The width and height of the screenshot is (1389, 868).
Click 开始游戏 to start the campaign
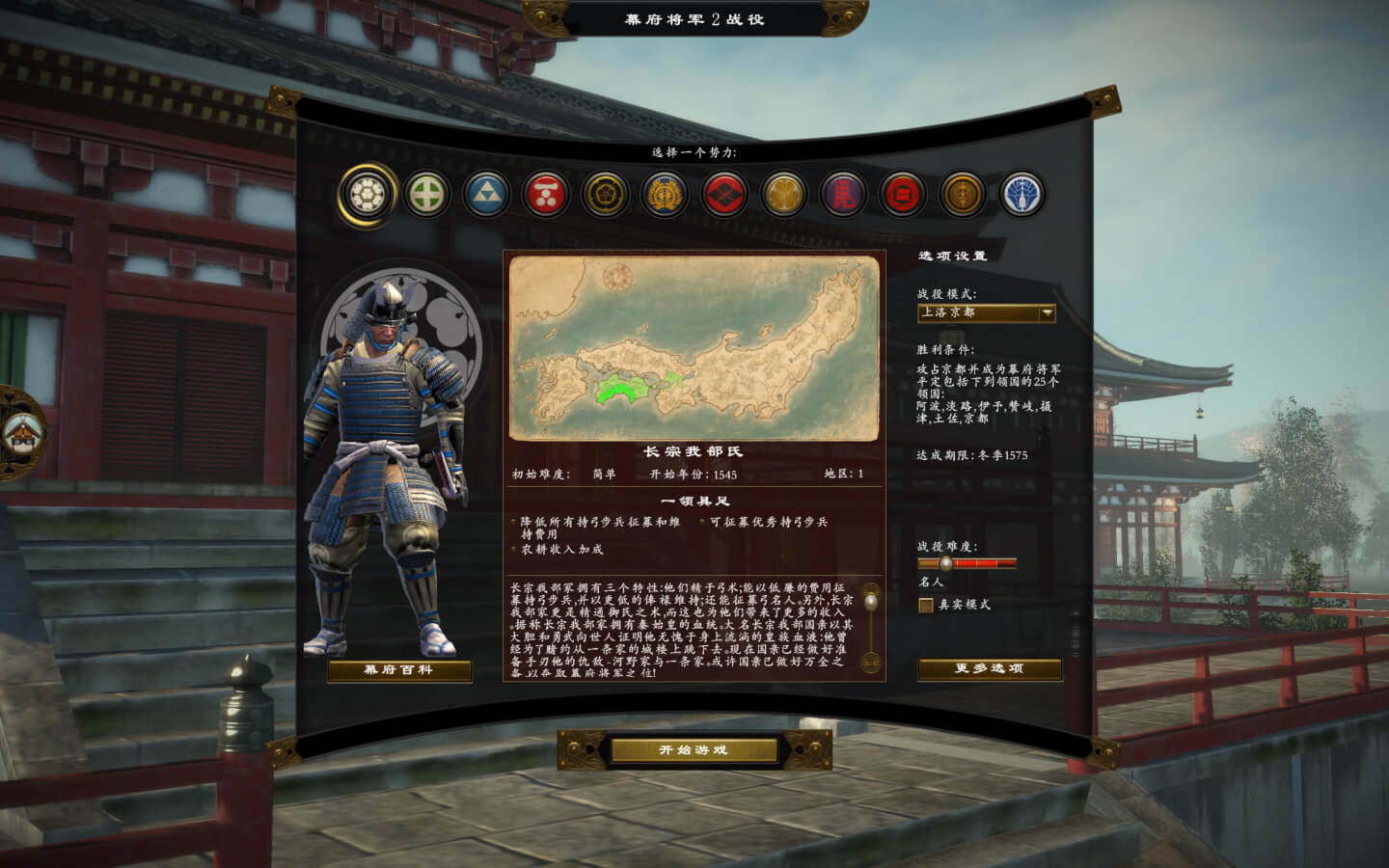pyautogui.click(x=694, y=750)
